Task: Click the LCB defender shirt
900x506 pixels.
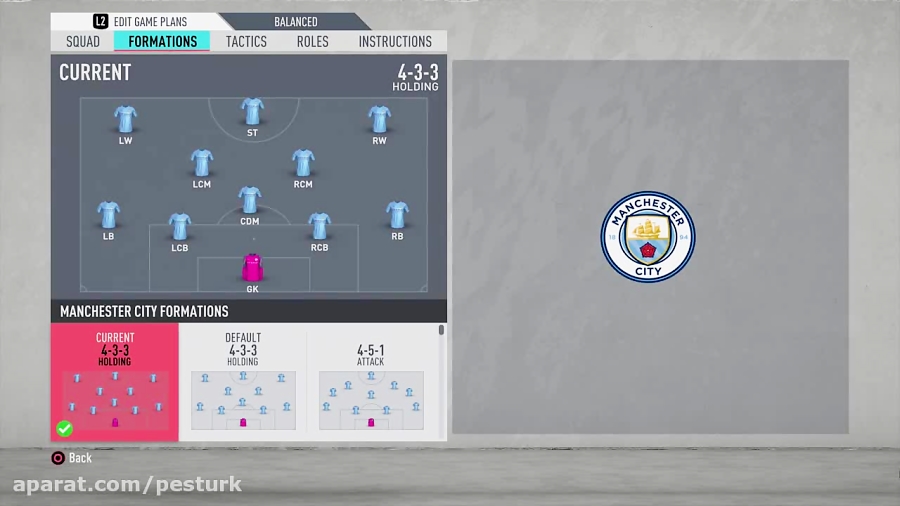Action: pyautogui.click(x=180, y=226)
